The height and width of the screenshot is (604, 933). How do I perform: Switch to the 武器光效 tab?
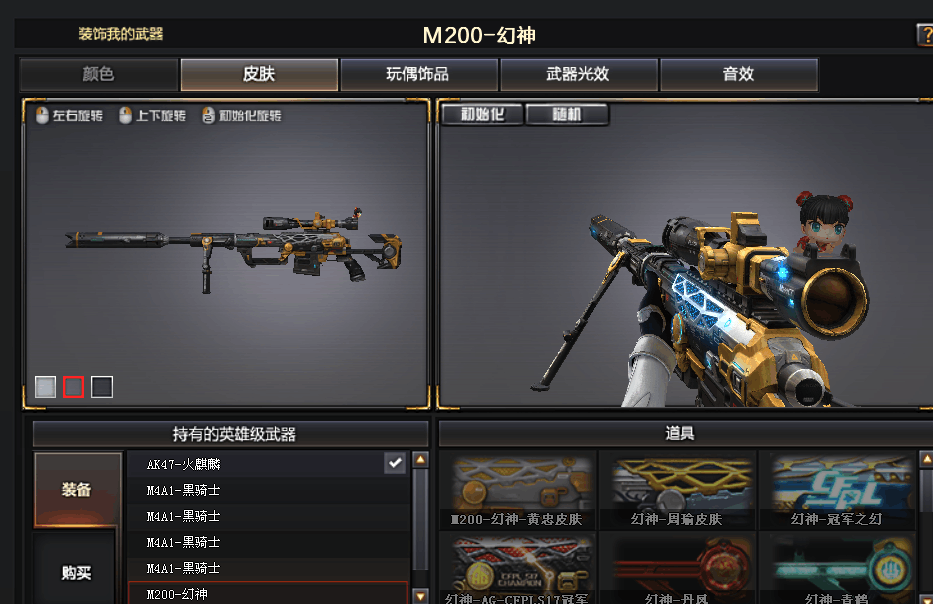coord(578,75)
